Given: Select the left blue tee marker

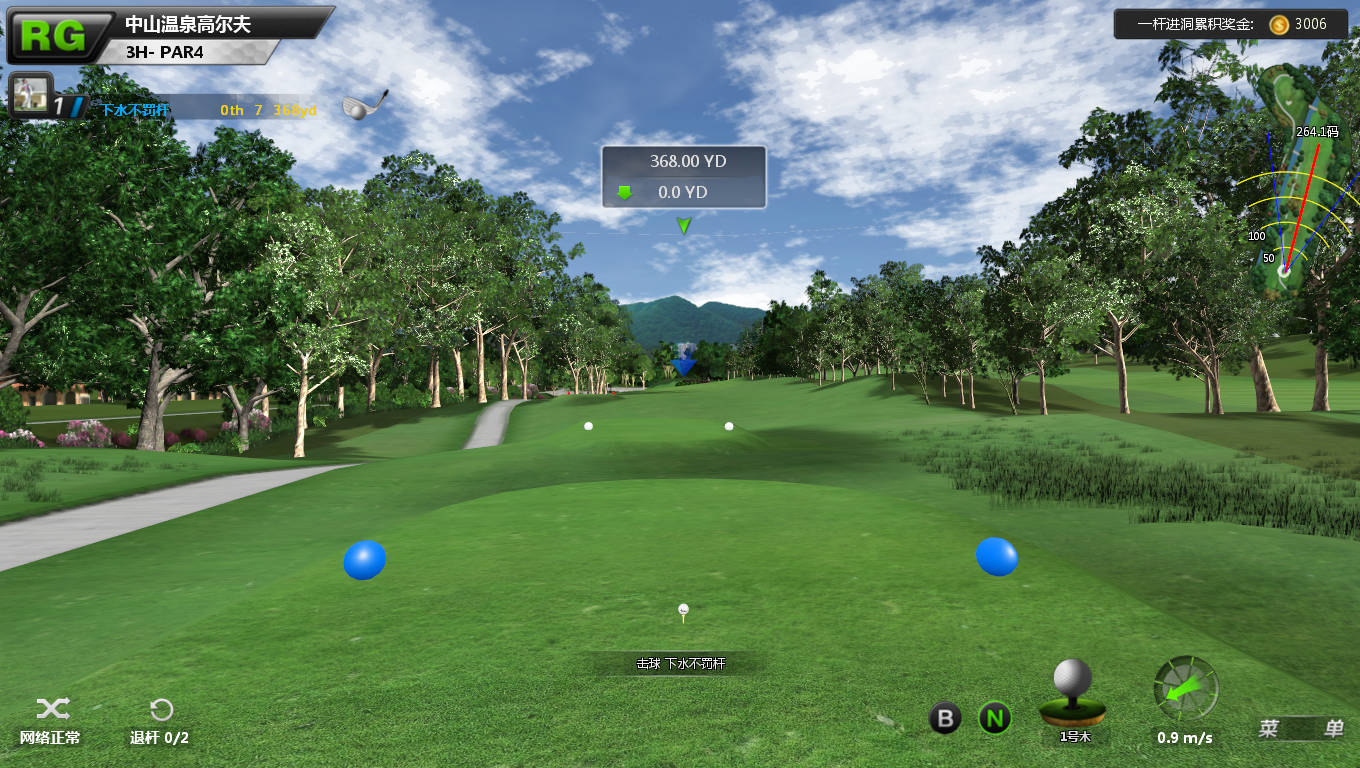Looking at the screenshot, I should (364, 560).
